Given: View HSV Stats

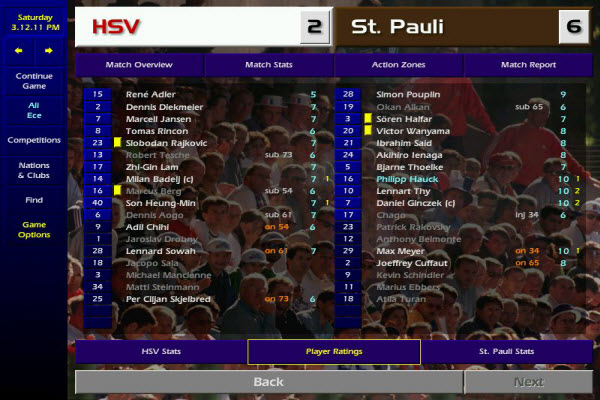Looking at the screenshot, I should point(160,352).
